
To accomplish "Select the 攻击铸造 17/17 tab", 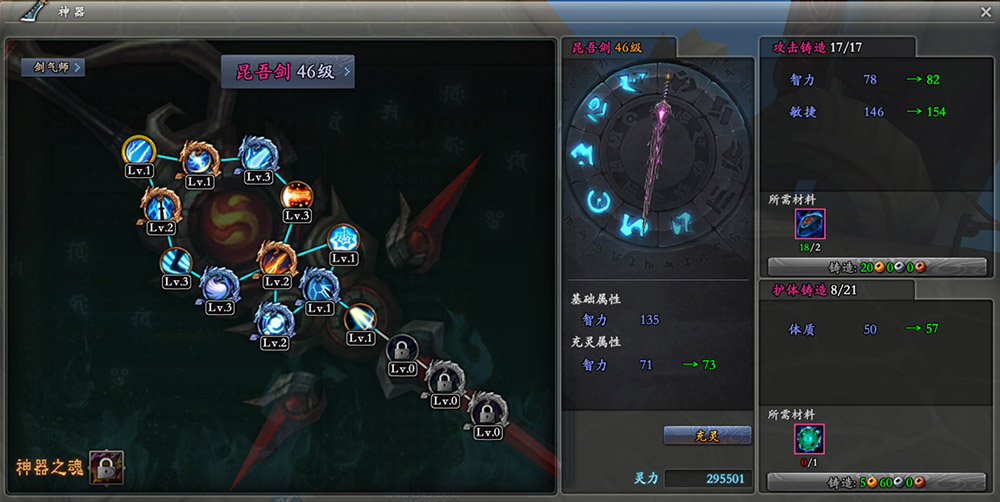I will pyautogui.click(x=836, y=47).
